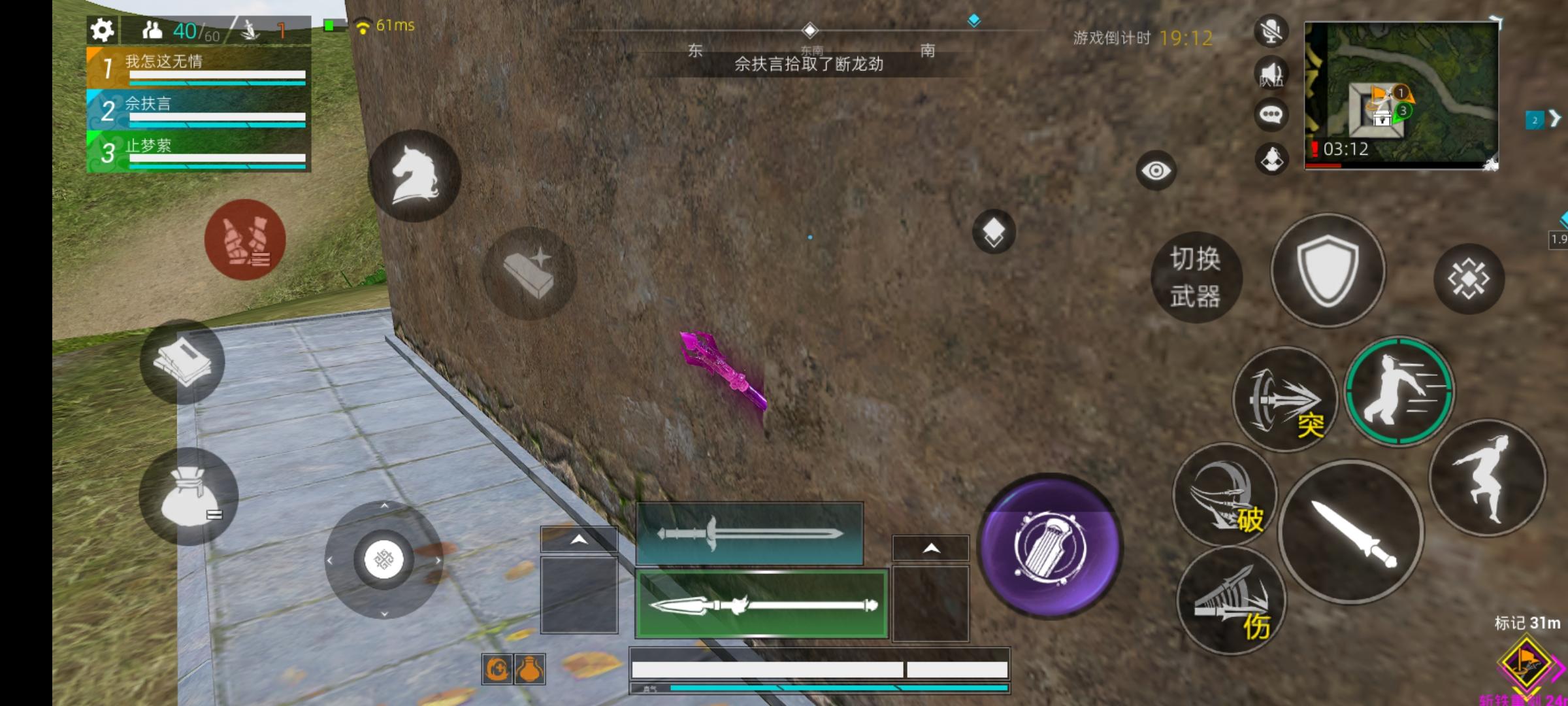This screenshot has width=1568, height=706.
Task: Open the quick chat bubble menu
Action: 1270,112
